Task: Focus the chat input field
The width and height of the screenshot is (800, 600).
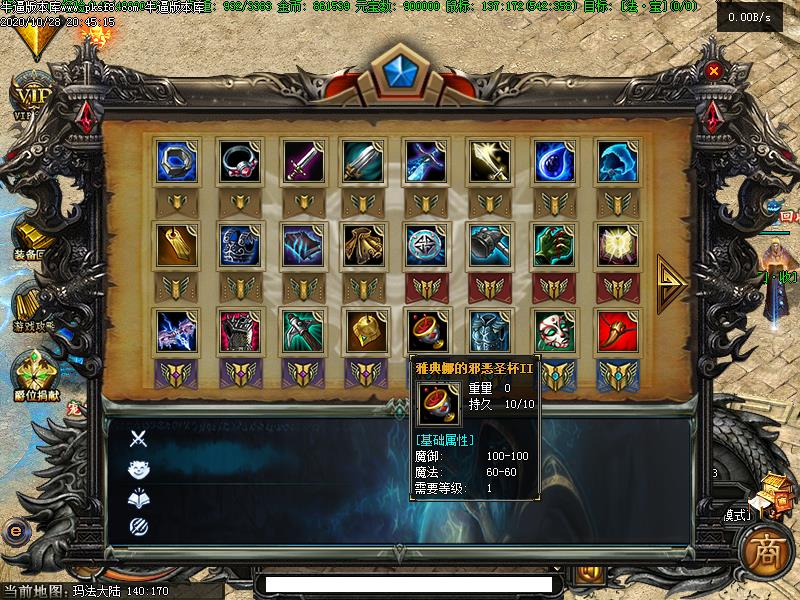Action: [408, 584]
